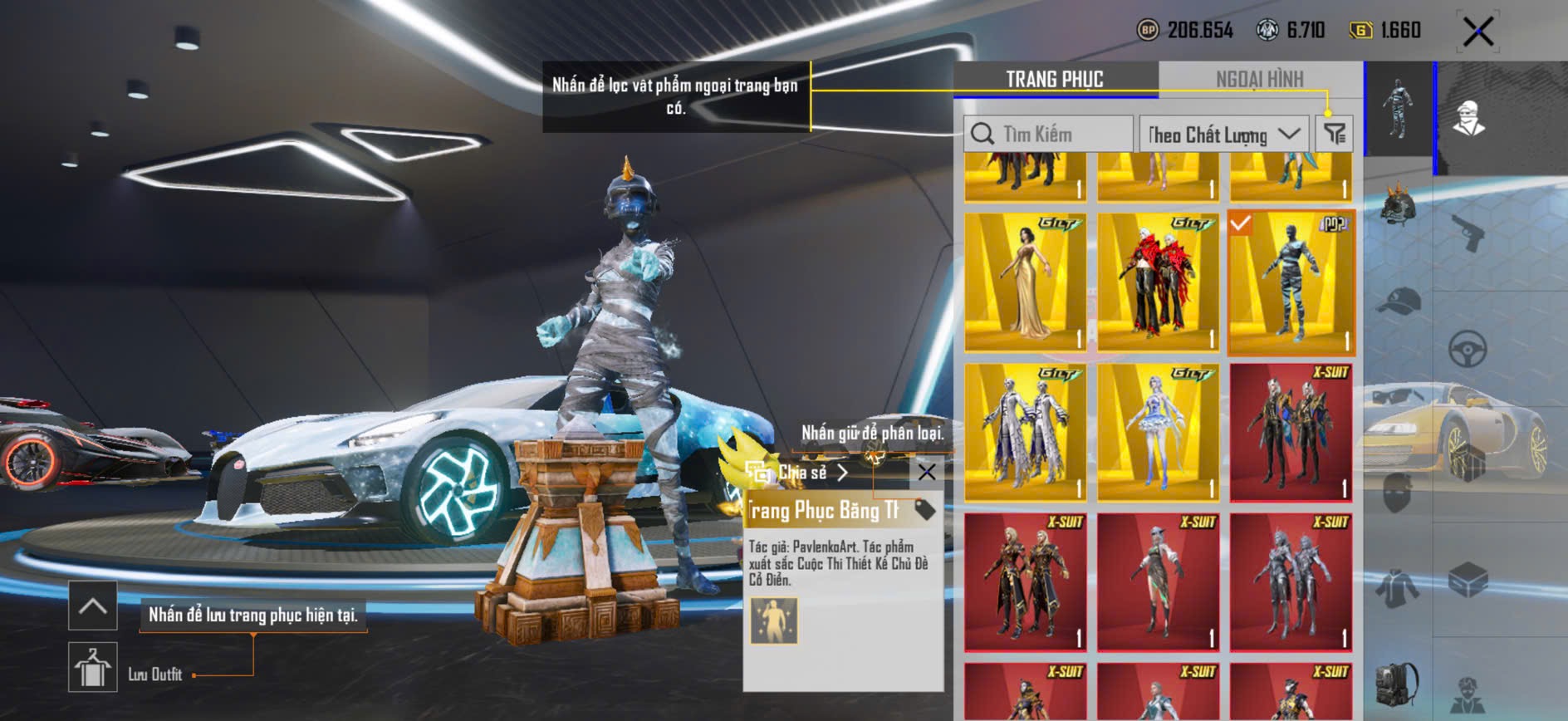
Task: Expand the up-arrow panel button
Action: pyautogui.click(x=92, y=606)
